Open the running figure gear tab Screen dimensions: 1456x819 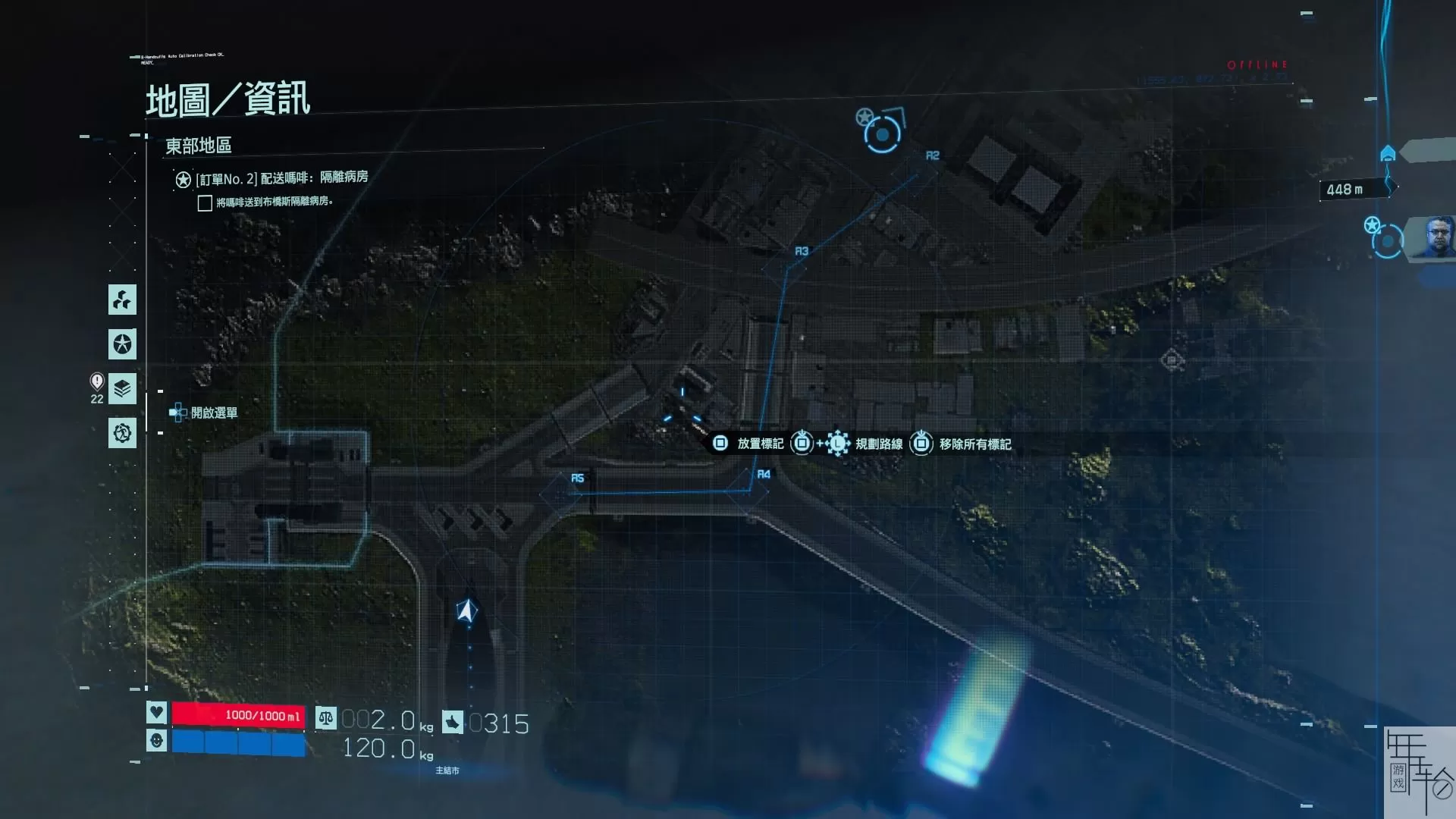(122, 433)
